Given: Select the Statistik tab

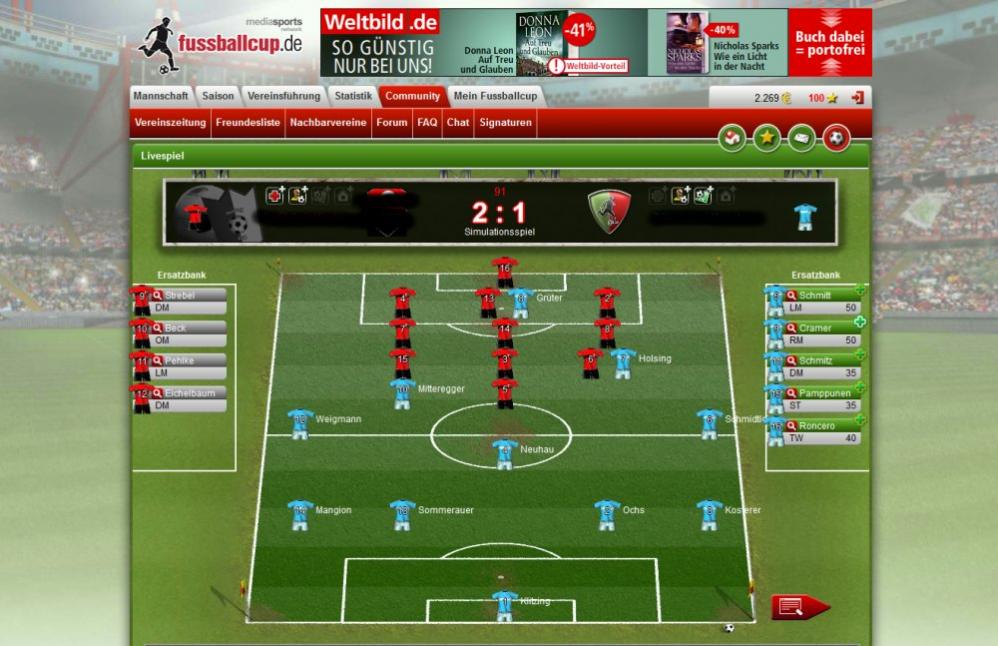Looking at the screenshot, I should coord(353,96).
